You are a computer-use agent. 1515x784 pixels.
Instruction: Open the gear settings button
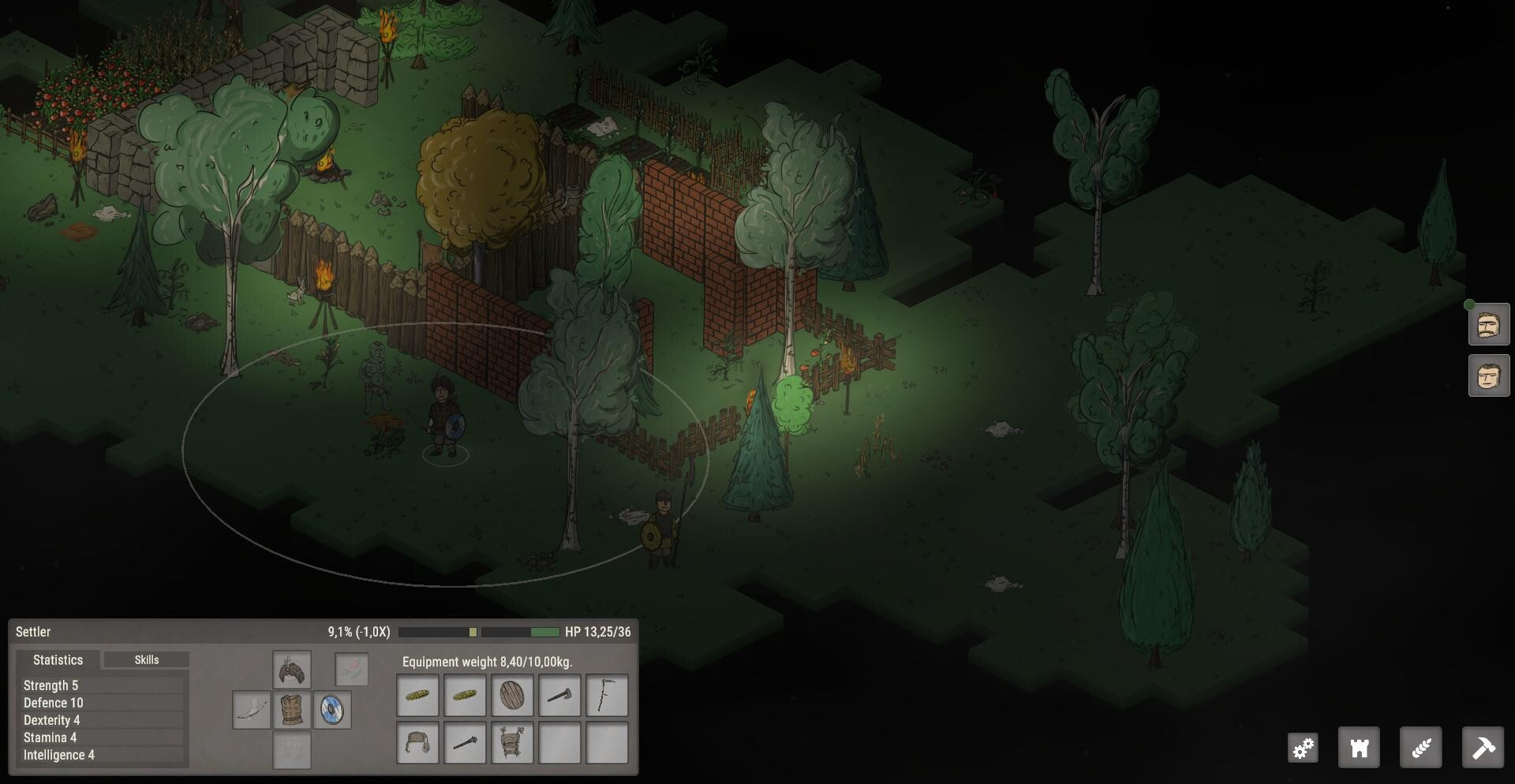click(x=1304, y=748)
